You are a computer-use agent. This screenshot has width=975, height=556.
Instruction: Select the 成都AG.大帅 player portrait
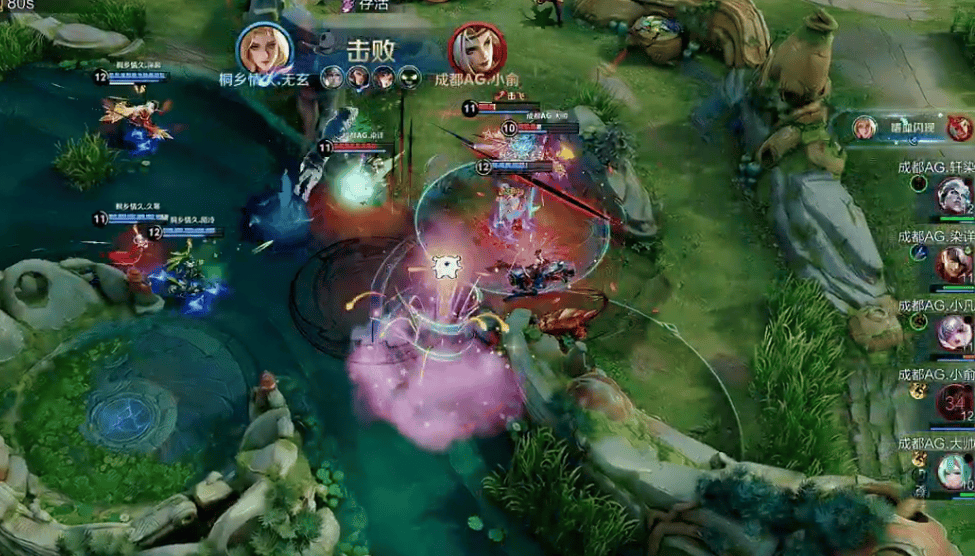[x=953, y=470]
